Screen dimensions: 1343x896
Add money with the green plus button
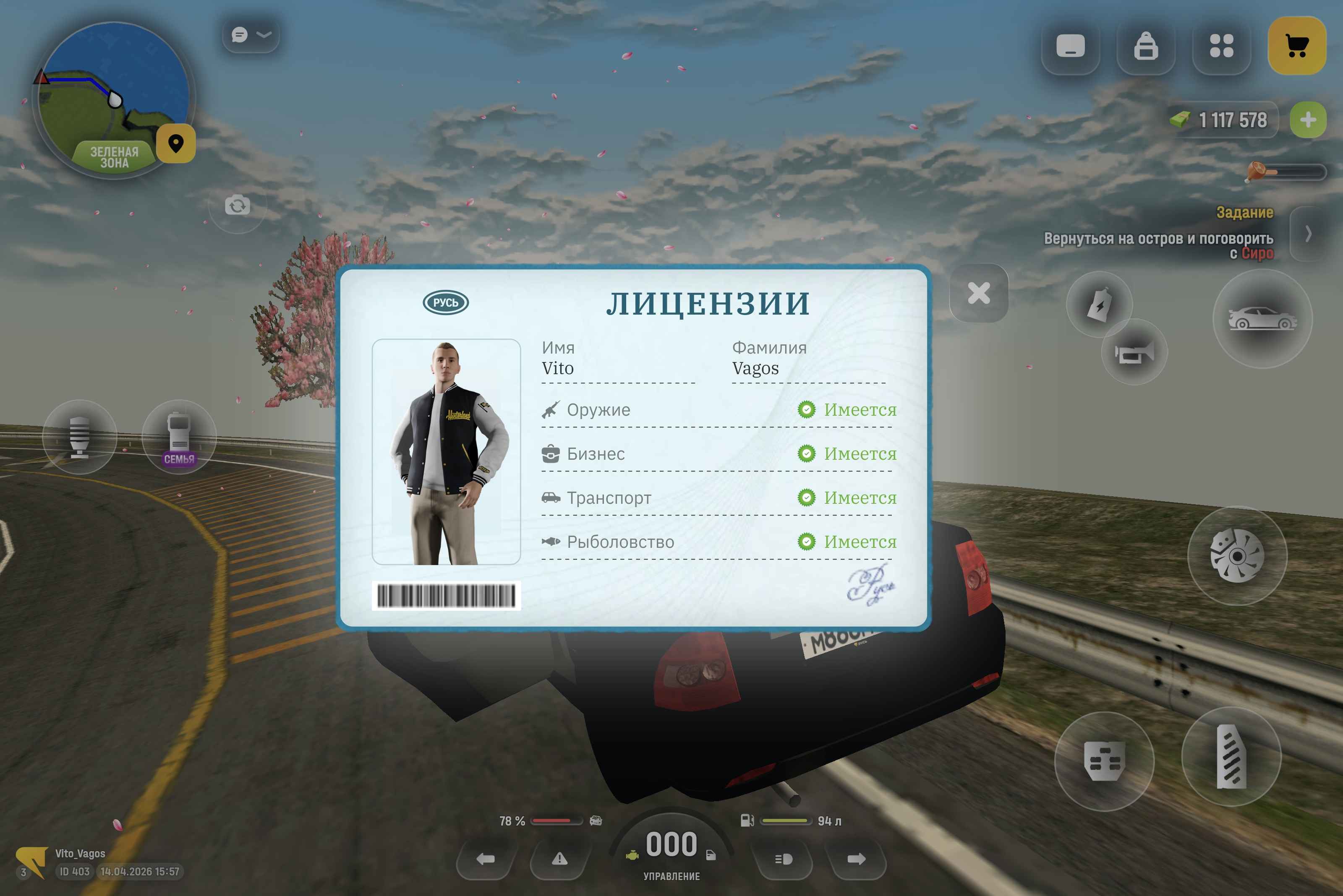pos(1308,120)
